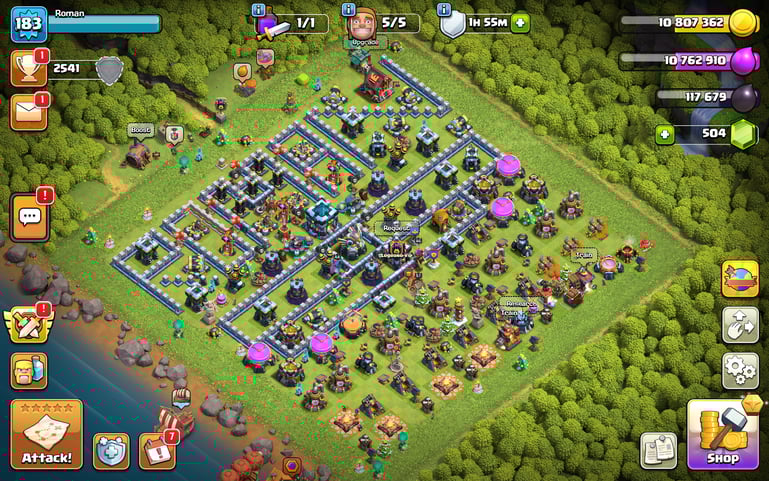
Task: Open the mail inbox envelope
Action: click(29, 111)
